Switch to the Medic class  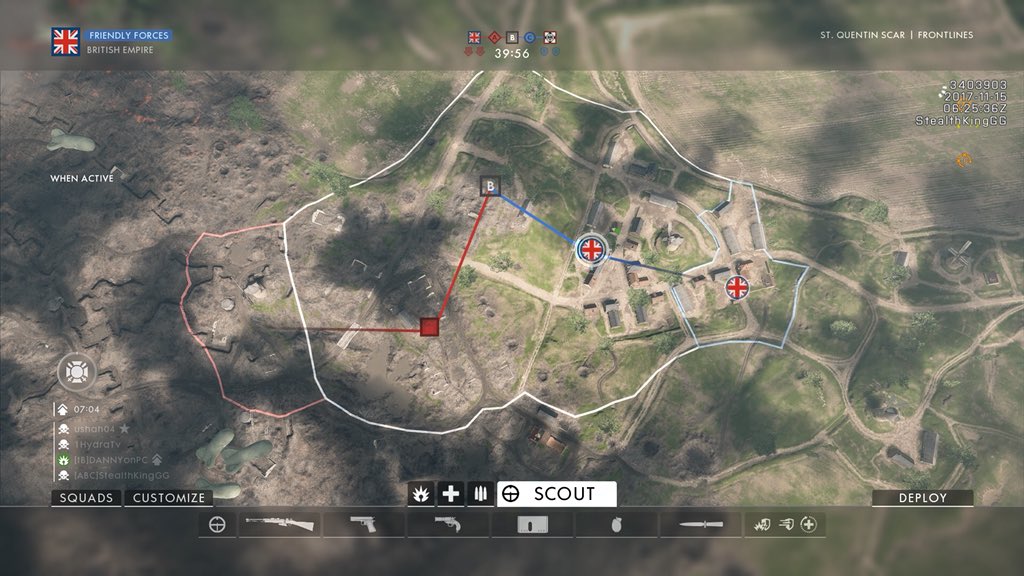pyautogui.click(x=451, y=494)
